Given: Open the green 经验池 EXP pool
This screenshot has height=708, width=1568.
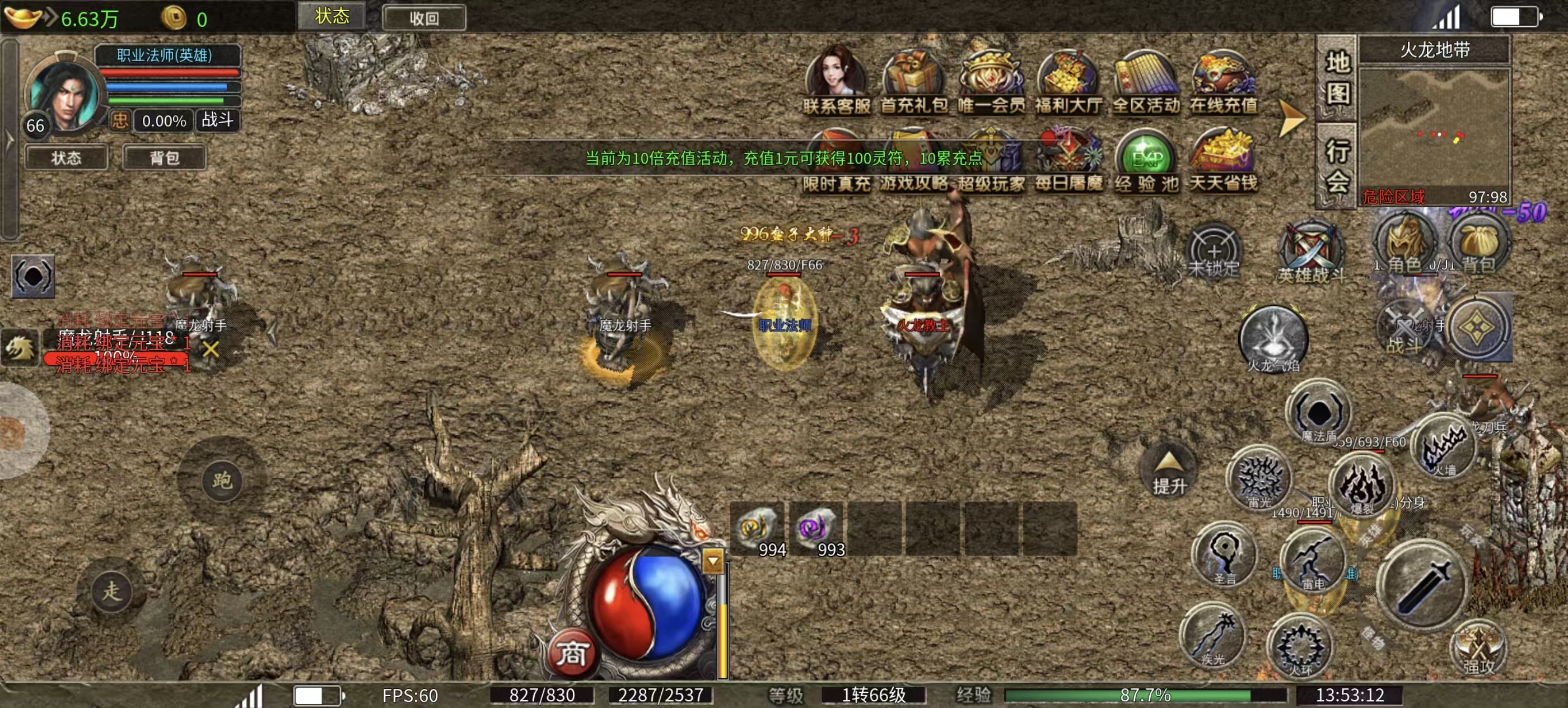Looking at the screenshot, I should click(1147, 160).
